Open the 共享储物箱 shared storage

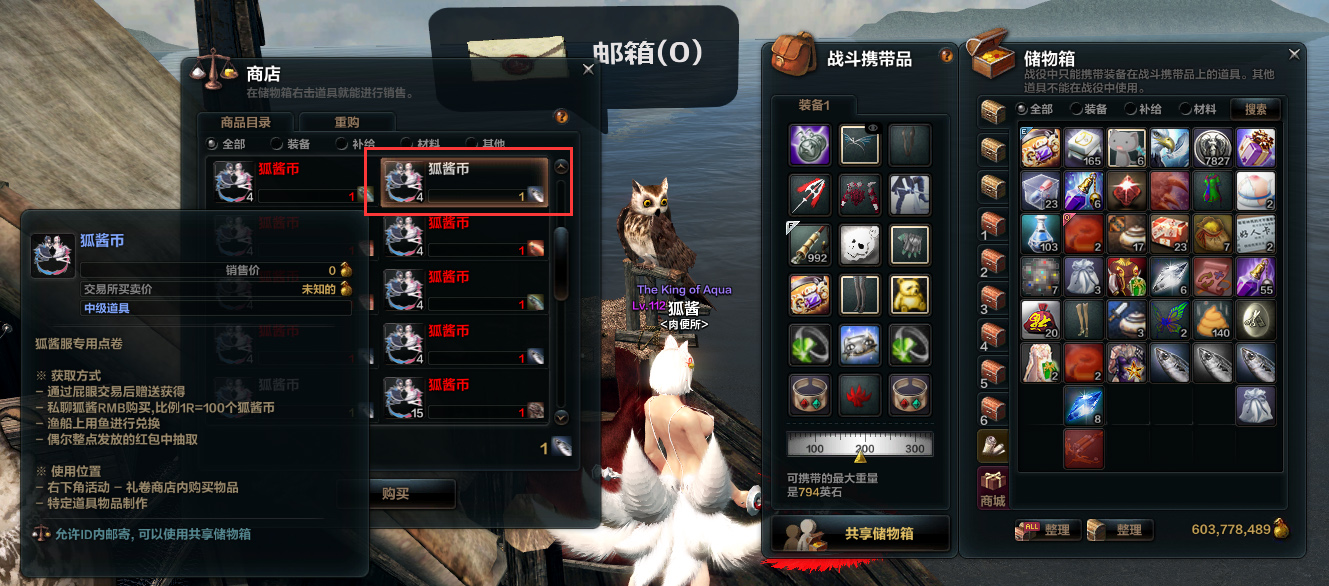tap(859, 534)
